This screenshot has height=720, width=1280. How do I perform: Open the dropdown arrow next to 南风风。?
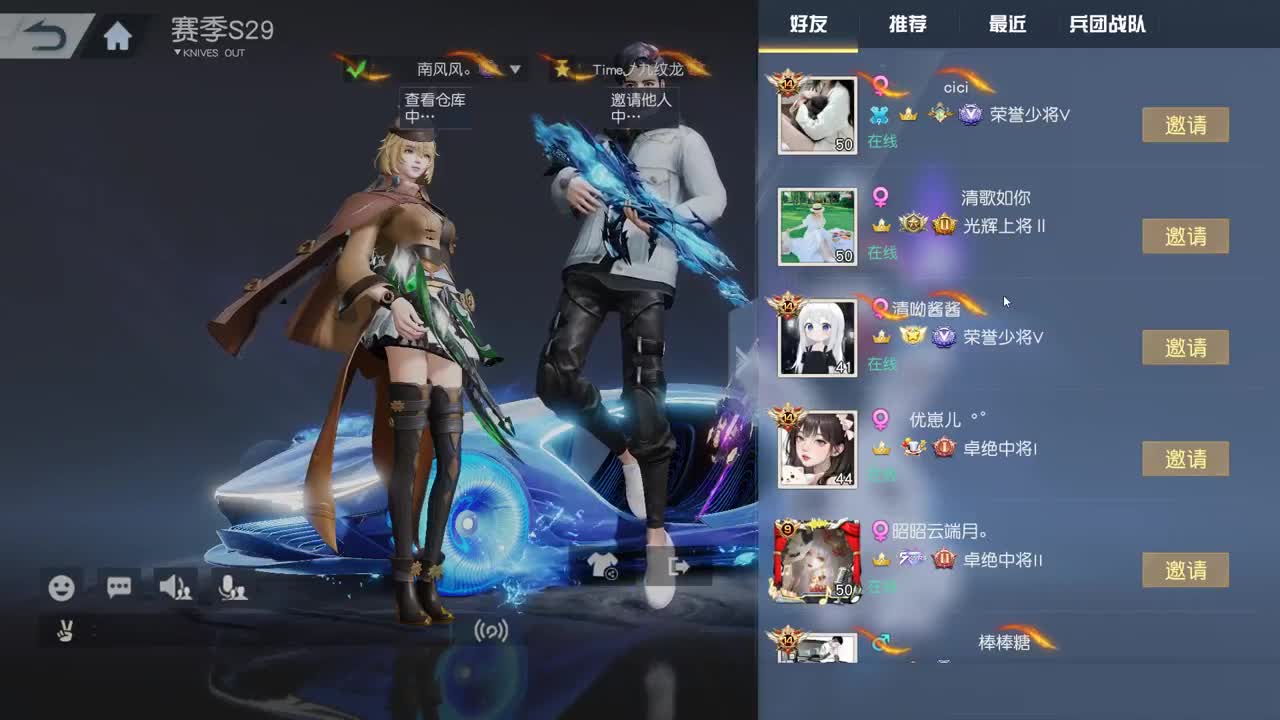point(516,71)
